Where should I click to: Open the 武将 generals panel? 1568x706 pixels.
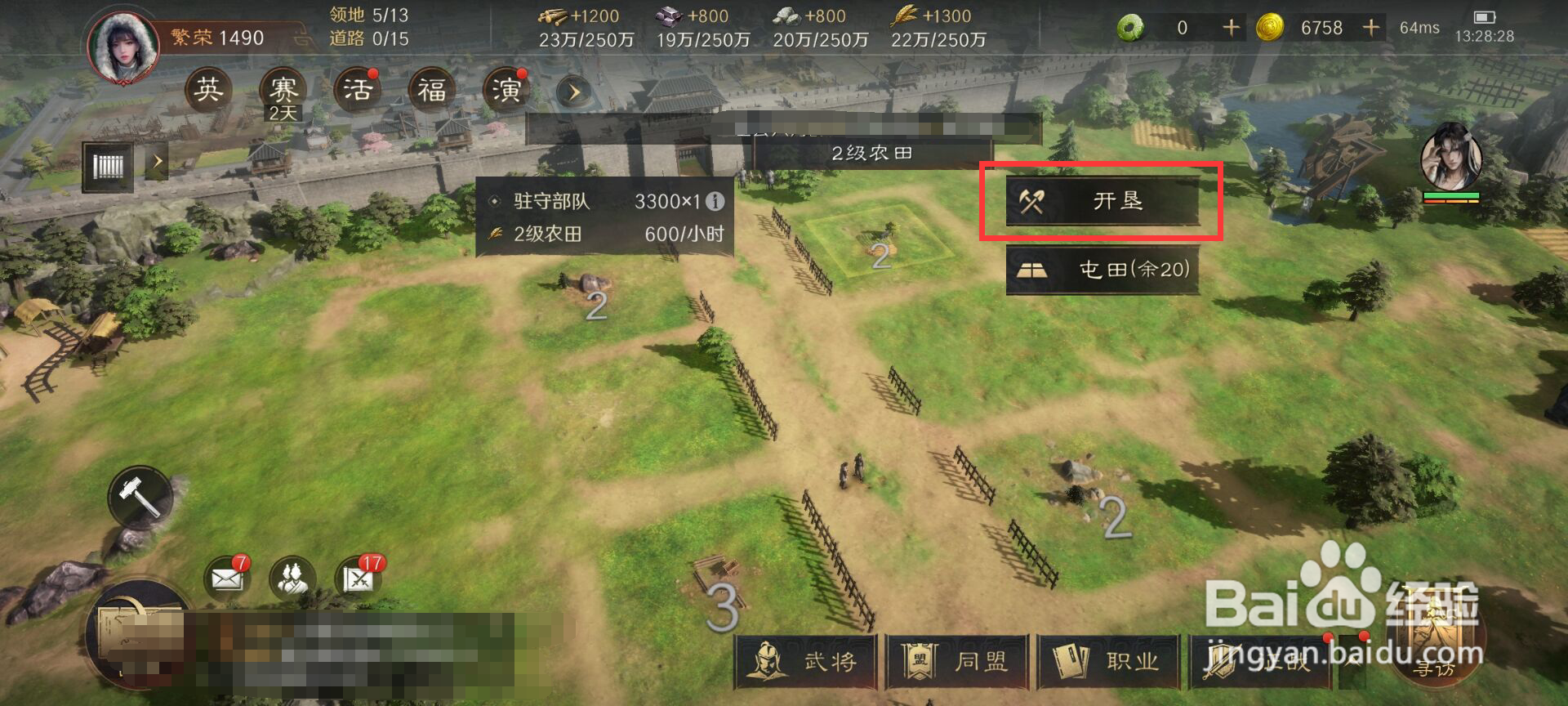[x=804, y=664]
